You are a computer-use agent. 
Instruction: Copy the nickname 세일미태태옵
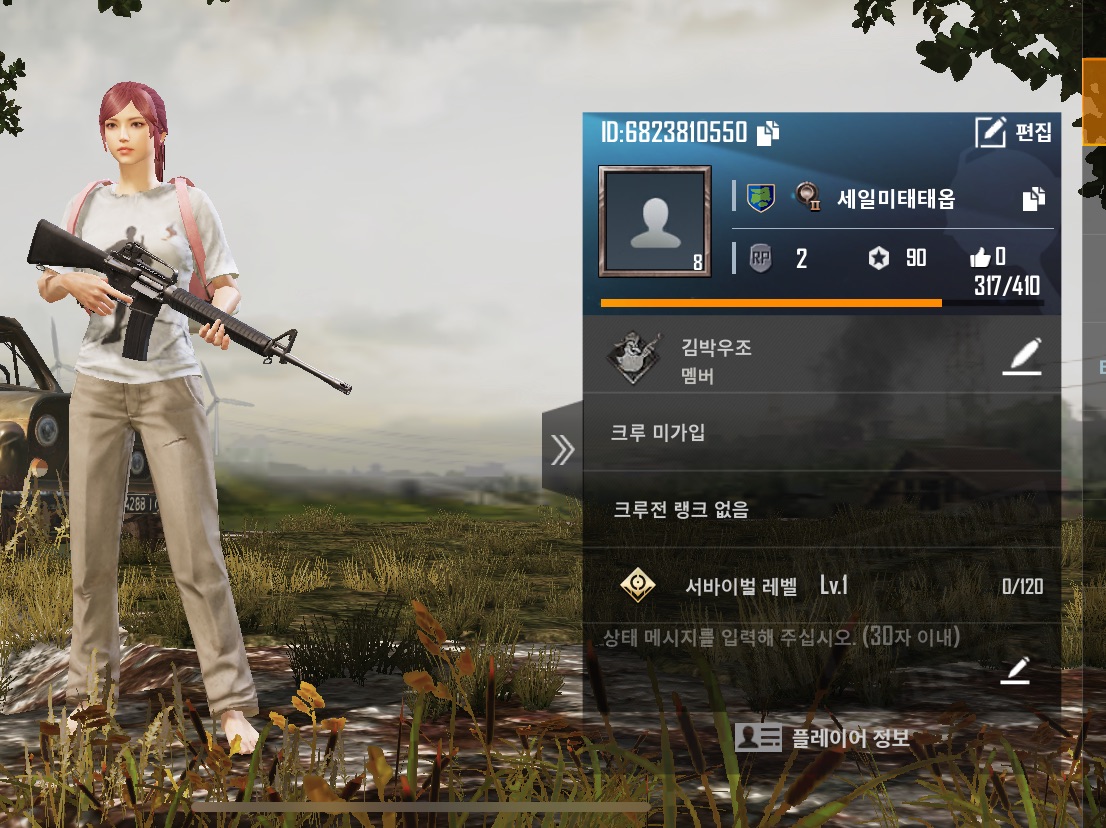tap(1033, 198)
